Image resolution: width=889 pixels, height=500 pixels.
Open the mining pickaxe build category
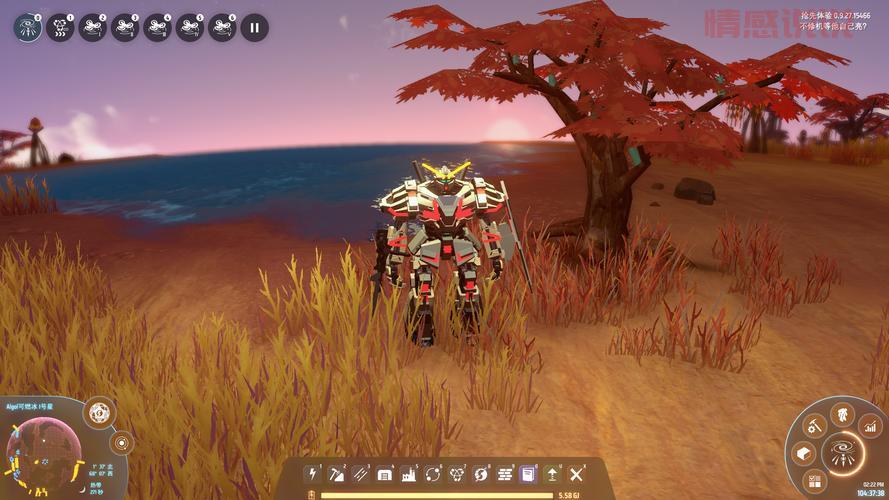click(337, 473)
